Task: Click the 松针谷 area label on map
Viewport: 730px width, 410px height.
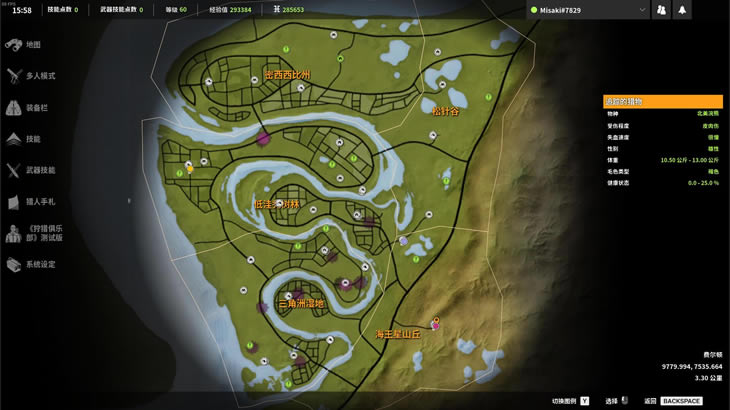Action: click(x=445, y=111)
